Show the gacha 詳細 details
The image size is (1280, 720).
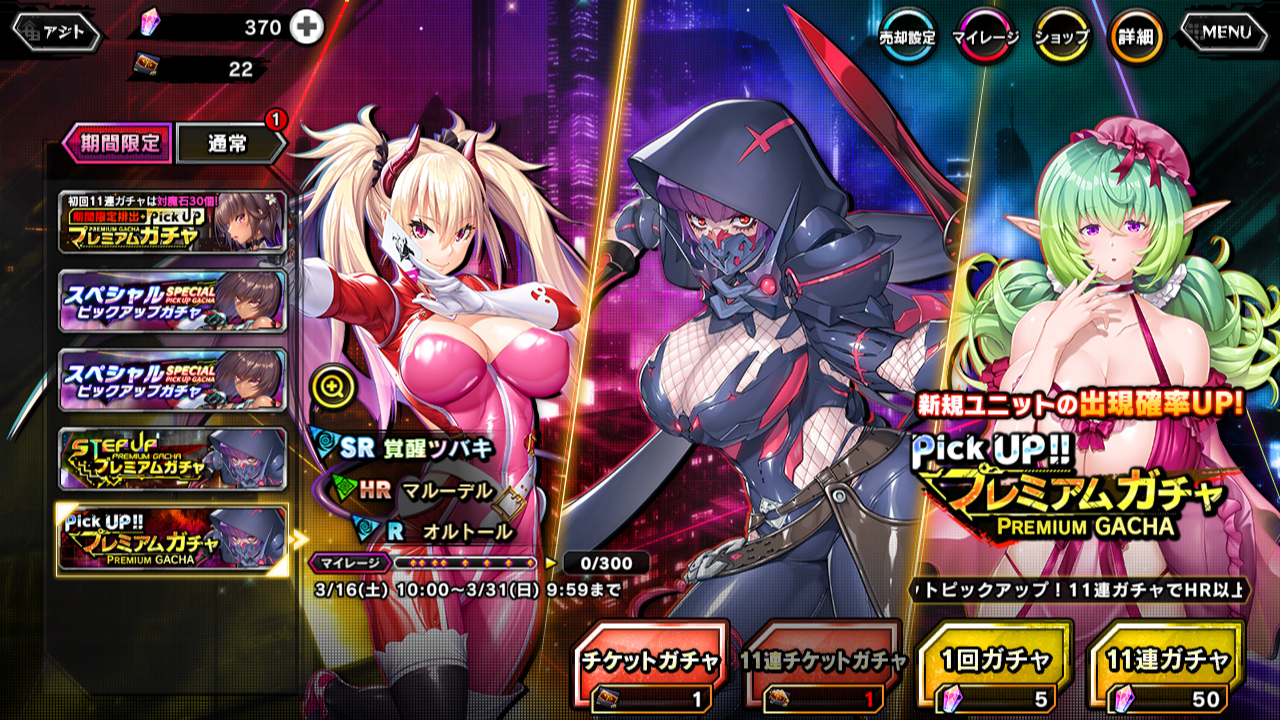(1136, 36)
